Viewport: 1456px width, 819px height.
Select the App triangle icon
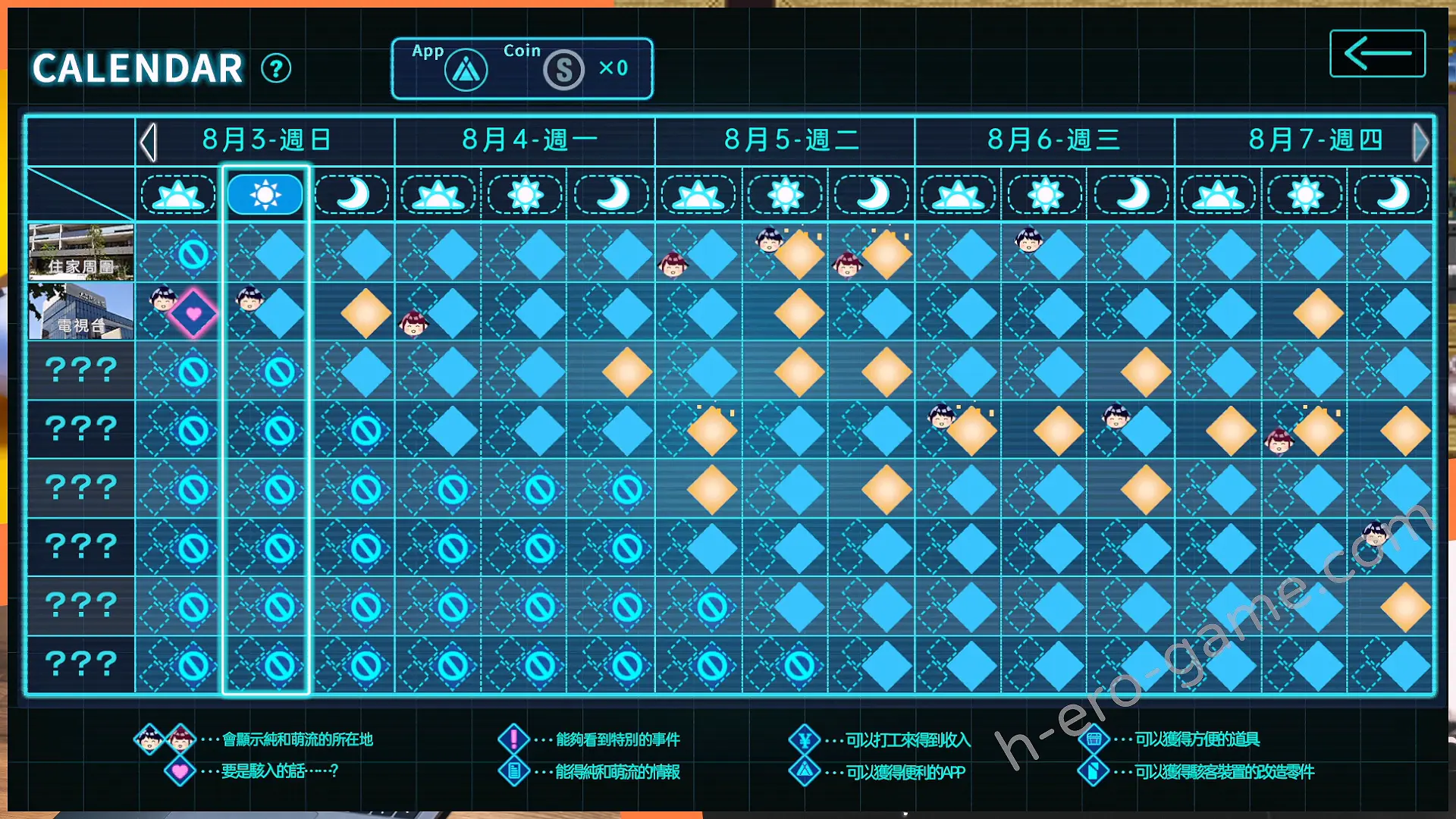tap(466, 71)
